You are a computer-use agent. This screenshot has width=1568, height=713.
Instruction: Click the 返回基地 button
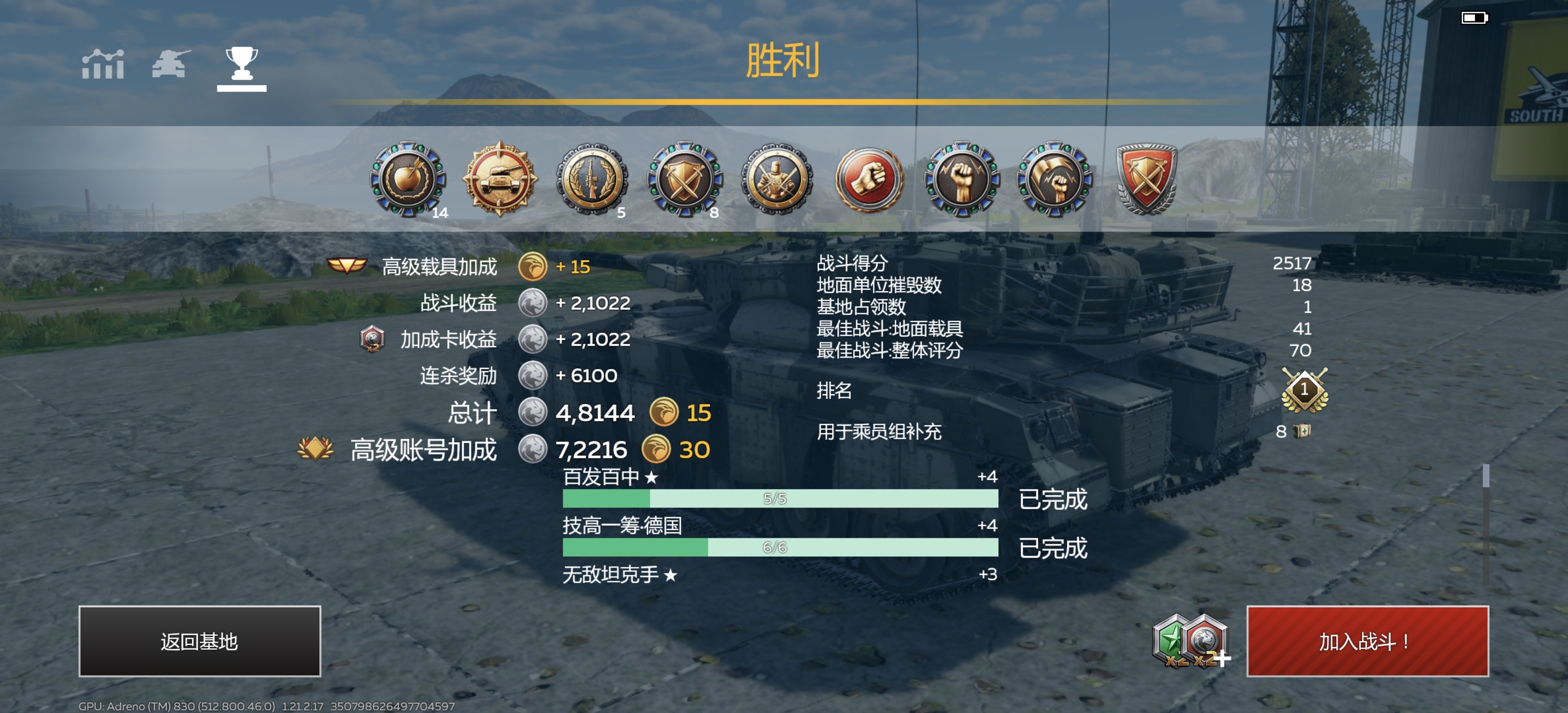click(198, 641)
